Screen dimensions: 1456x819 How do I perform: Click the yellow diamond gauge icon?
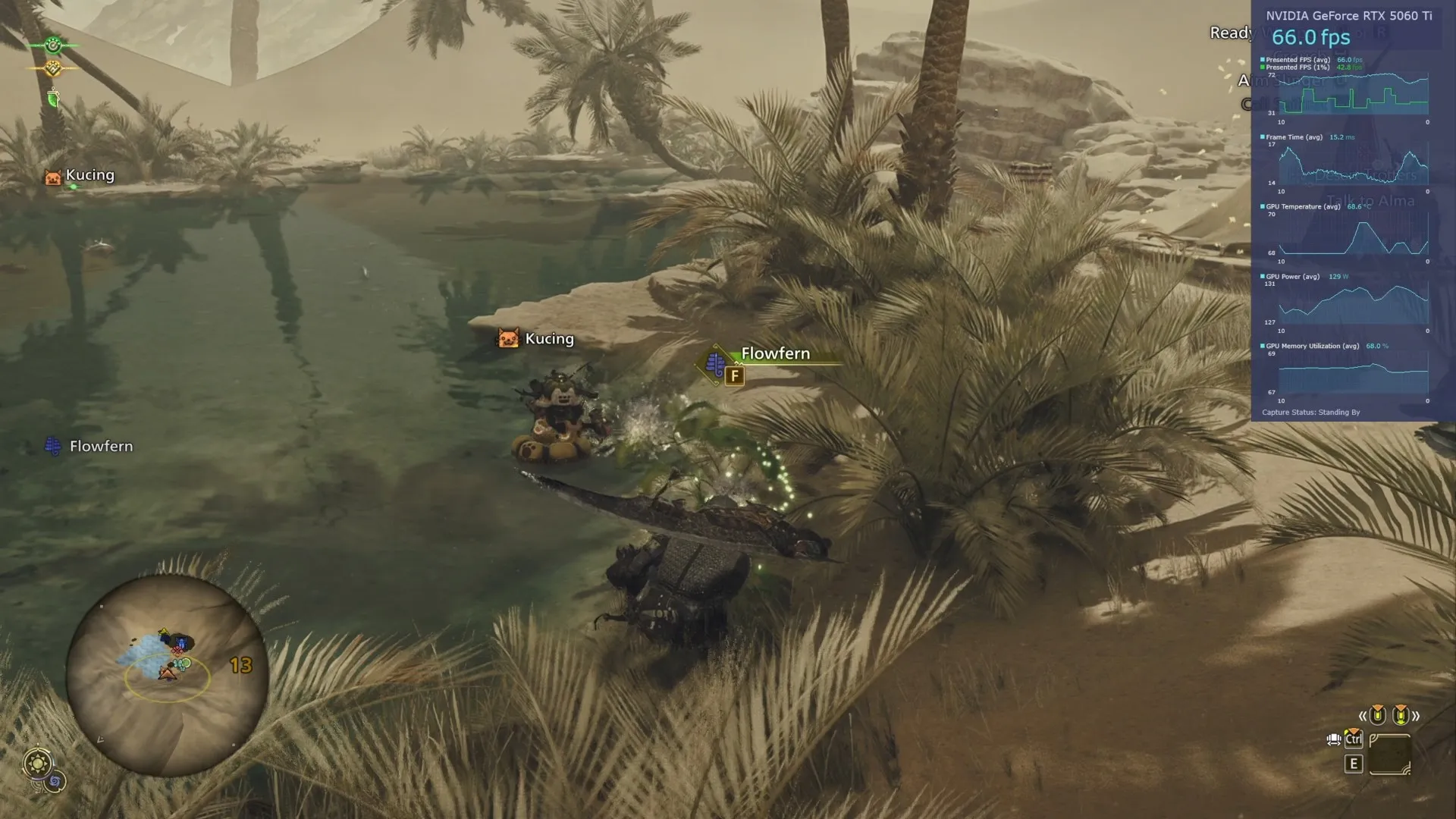(x=52, y=69)
